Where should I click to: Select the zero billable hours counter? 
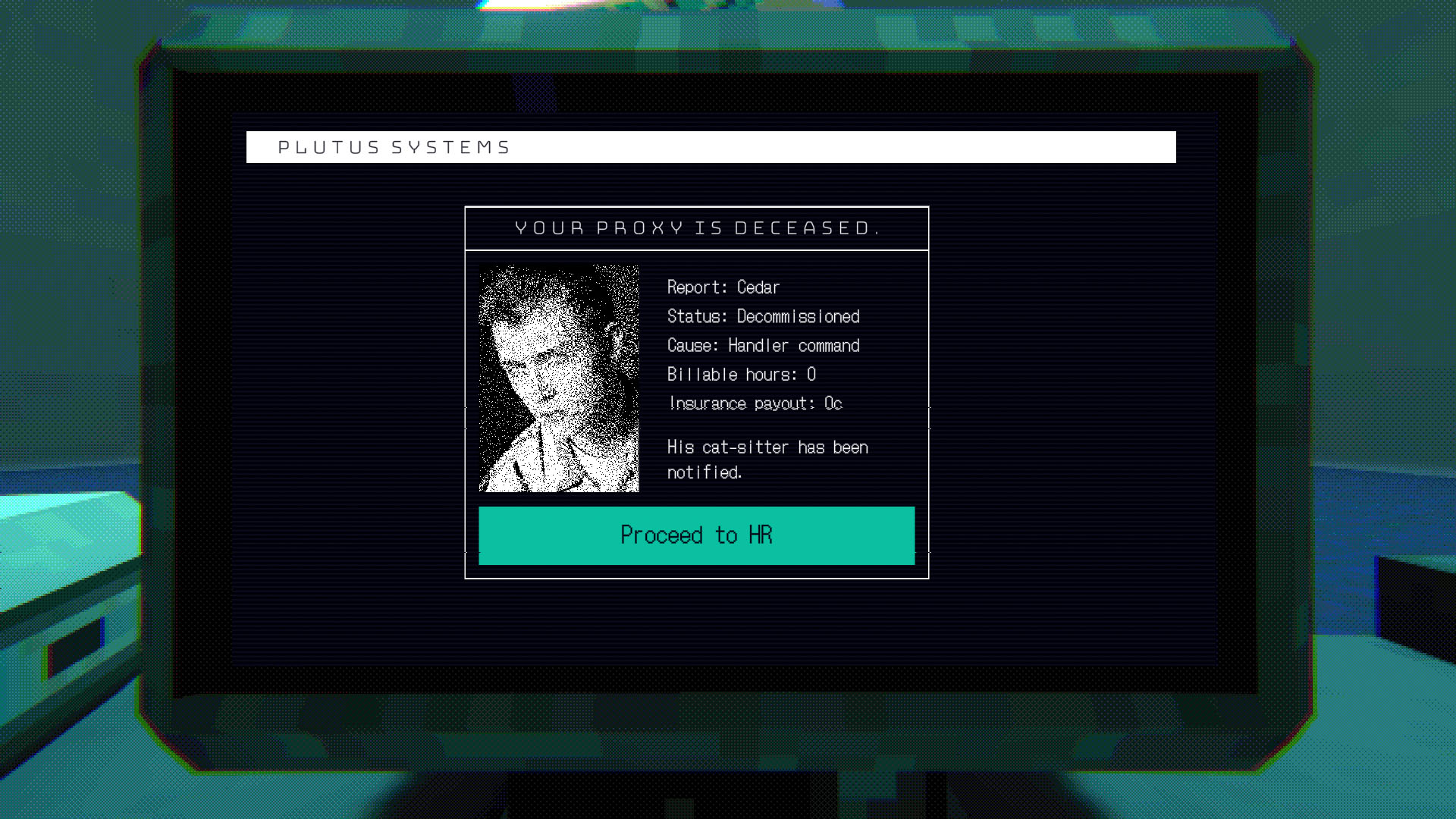pos(812,374)
